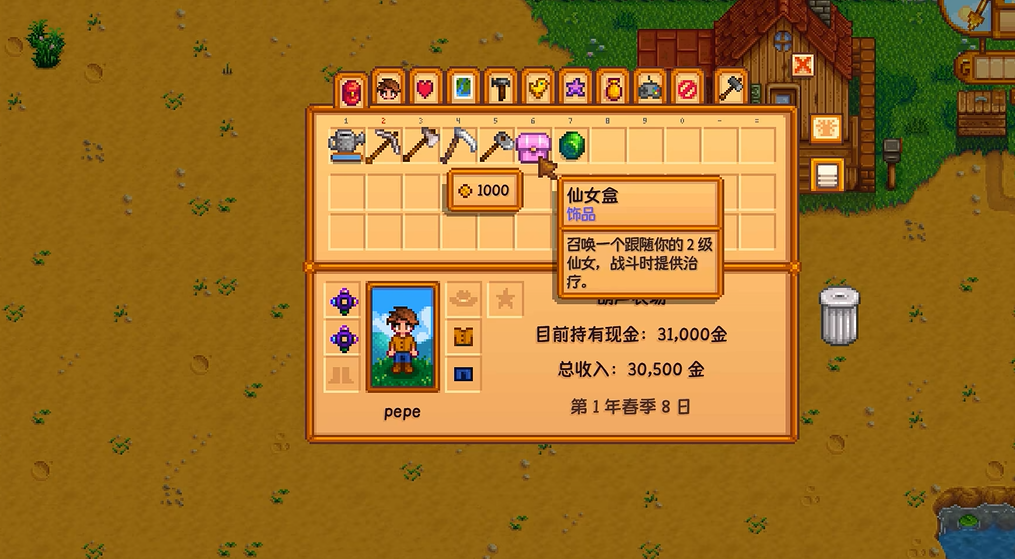Open the orange vase collections tab
Image resolution: width=1015 pixels, height=559 pixels.
pos(612,90)
